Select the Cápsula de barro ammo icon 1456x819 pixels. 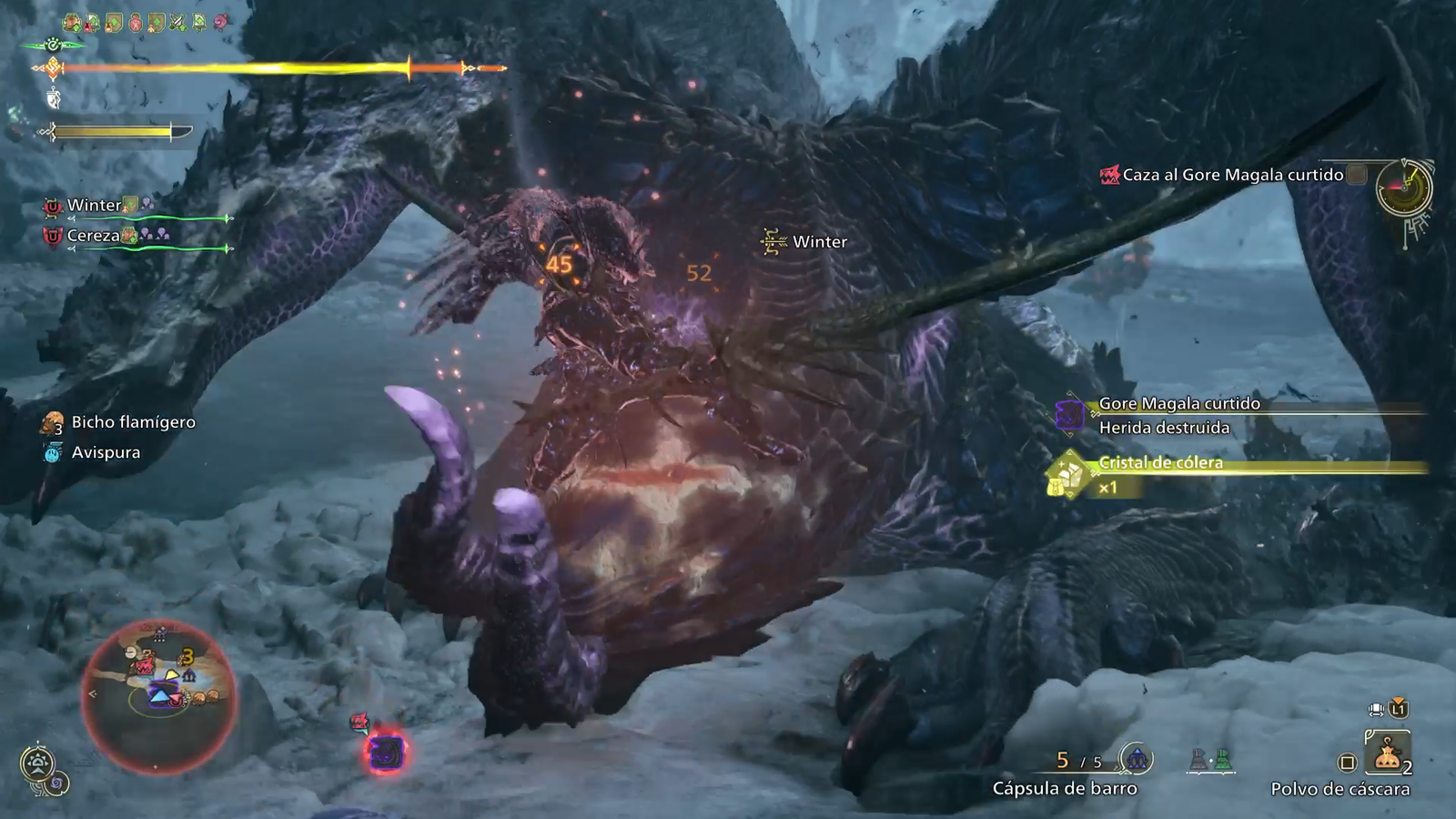click(x=1136, y=758)
